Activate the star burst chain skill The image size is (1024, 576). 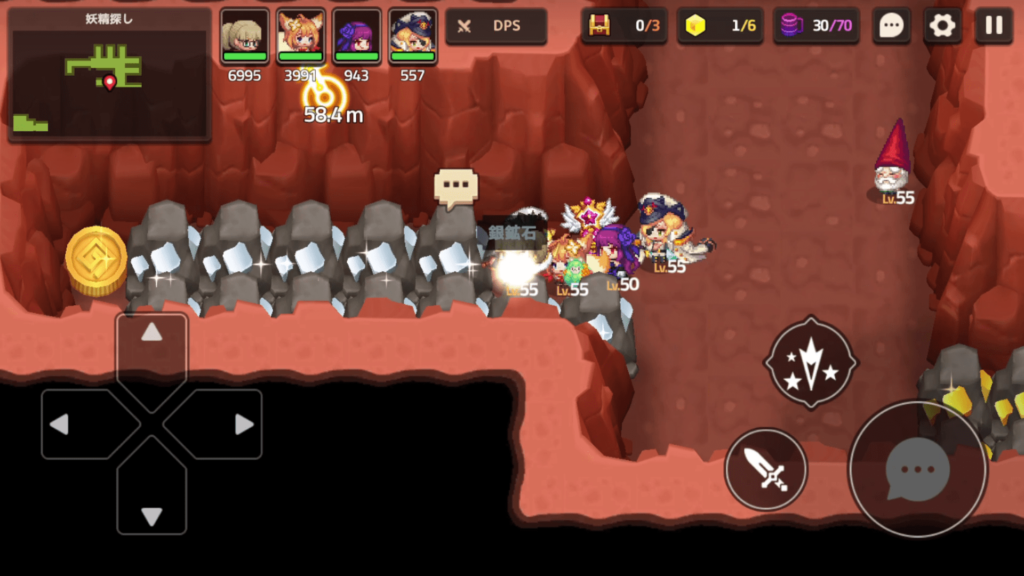(810, 362)
